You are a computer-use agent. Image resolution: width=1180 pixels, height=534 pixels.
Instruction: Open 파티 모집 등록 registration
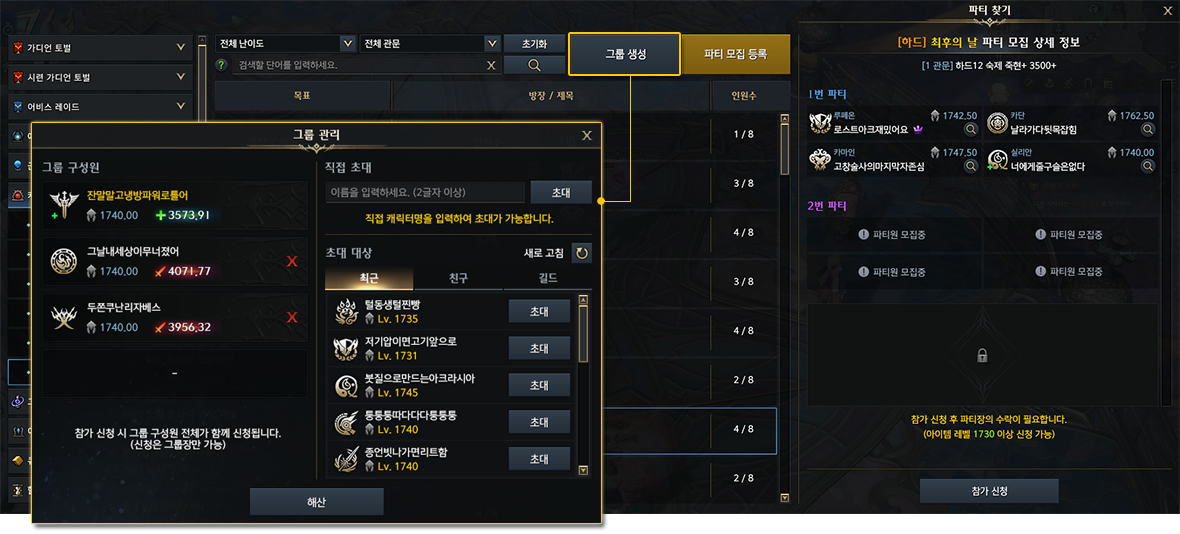point(735,54)
